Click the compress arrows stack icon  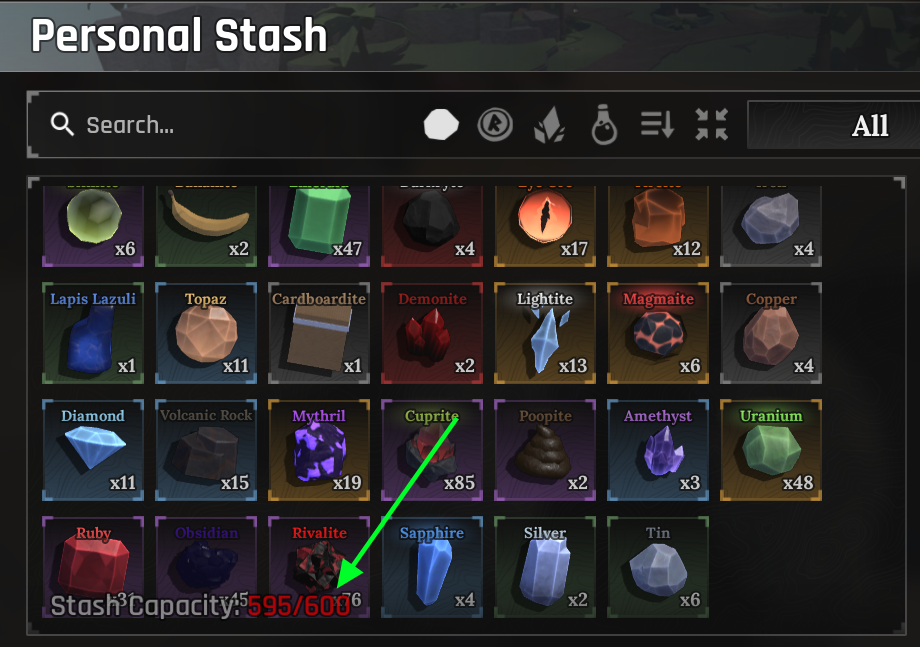[712, 125]
